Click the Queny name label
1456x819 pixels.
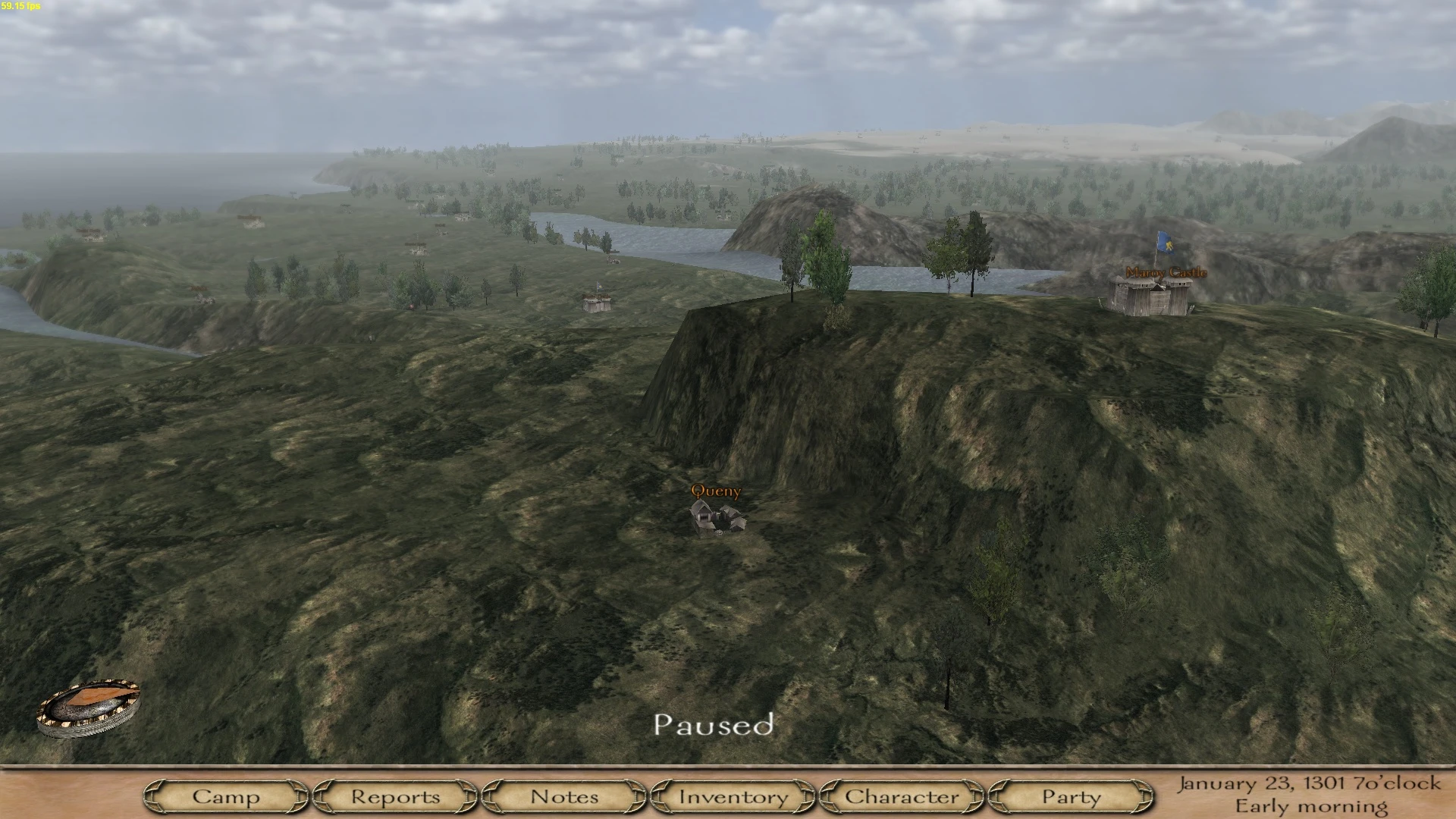tap(716, 491)
